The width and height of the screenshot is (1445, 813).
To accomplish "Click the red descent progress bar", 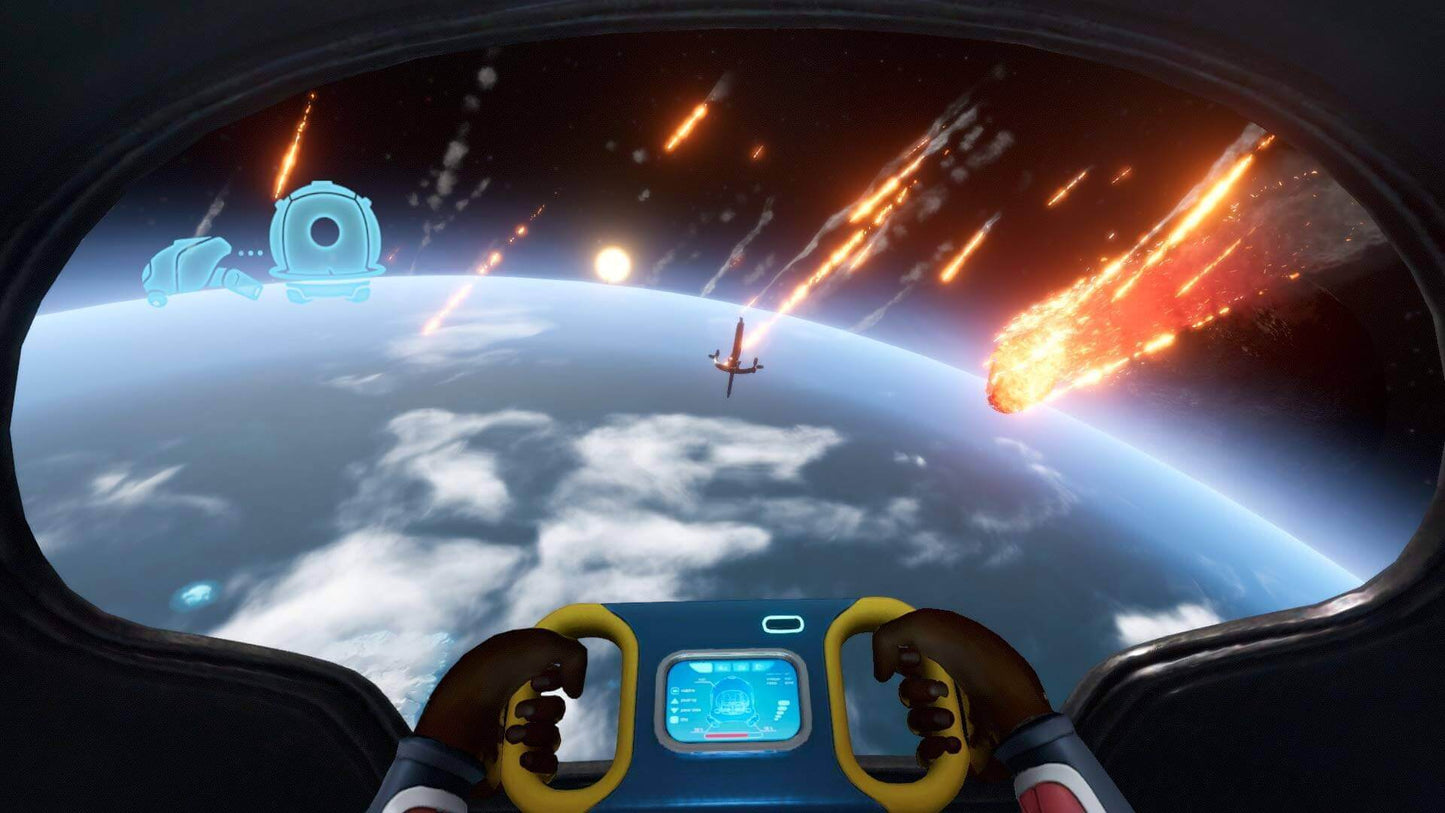I will [x=727, y=735].
